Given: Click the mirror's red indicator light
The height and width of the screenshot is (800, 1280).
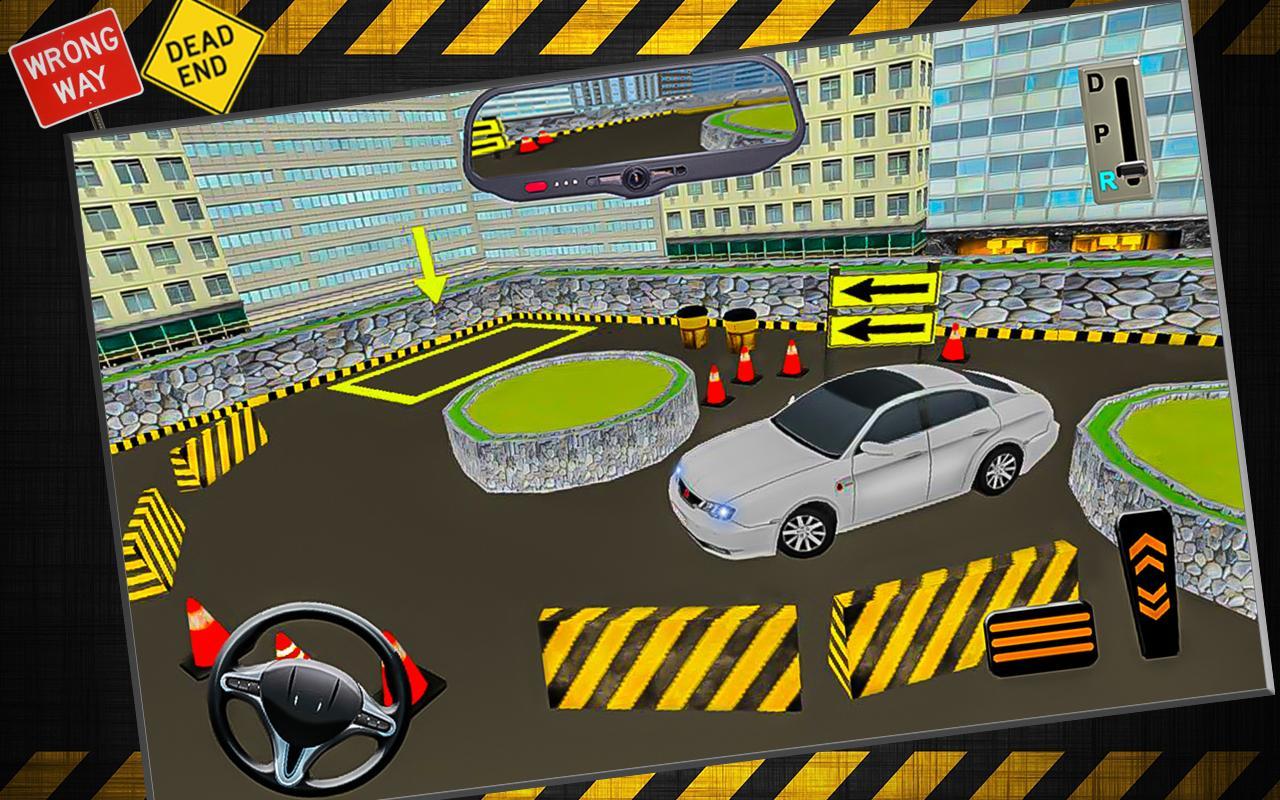Looking at the screenshot, I should pos(535,185).
